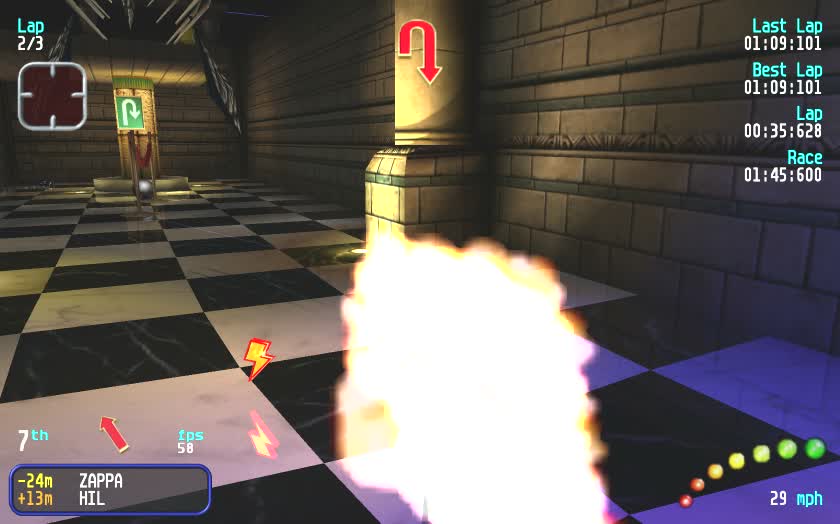Image resolution: width=840 pixels, height=524 pixels.
Task: Select ZAPPA in the distance panel
Action: pyautogui.click(x=101, y=480)
